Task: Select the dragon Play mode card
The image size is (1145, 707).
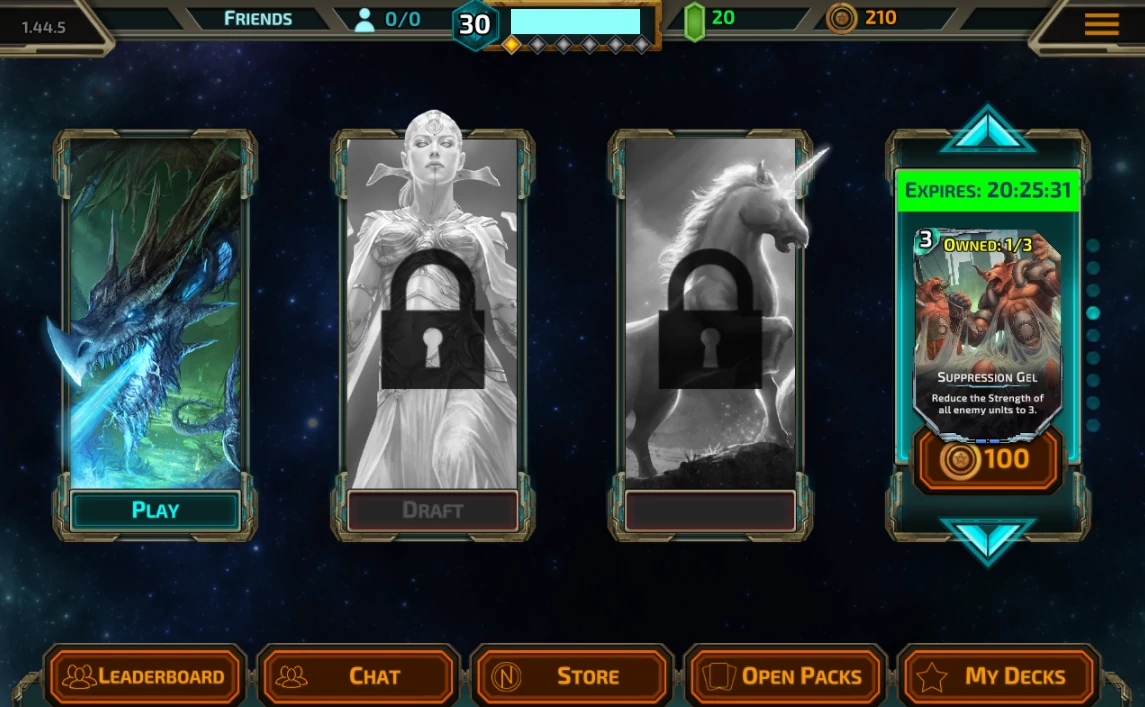Action: (155, 310)
